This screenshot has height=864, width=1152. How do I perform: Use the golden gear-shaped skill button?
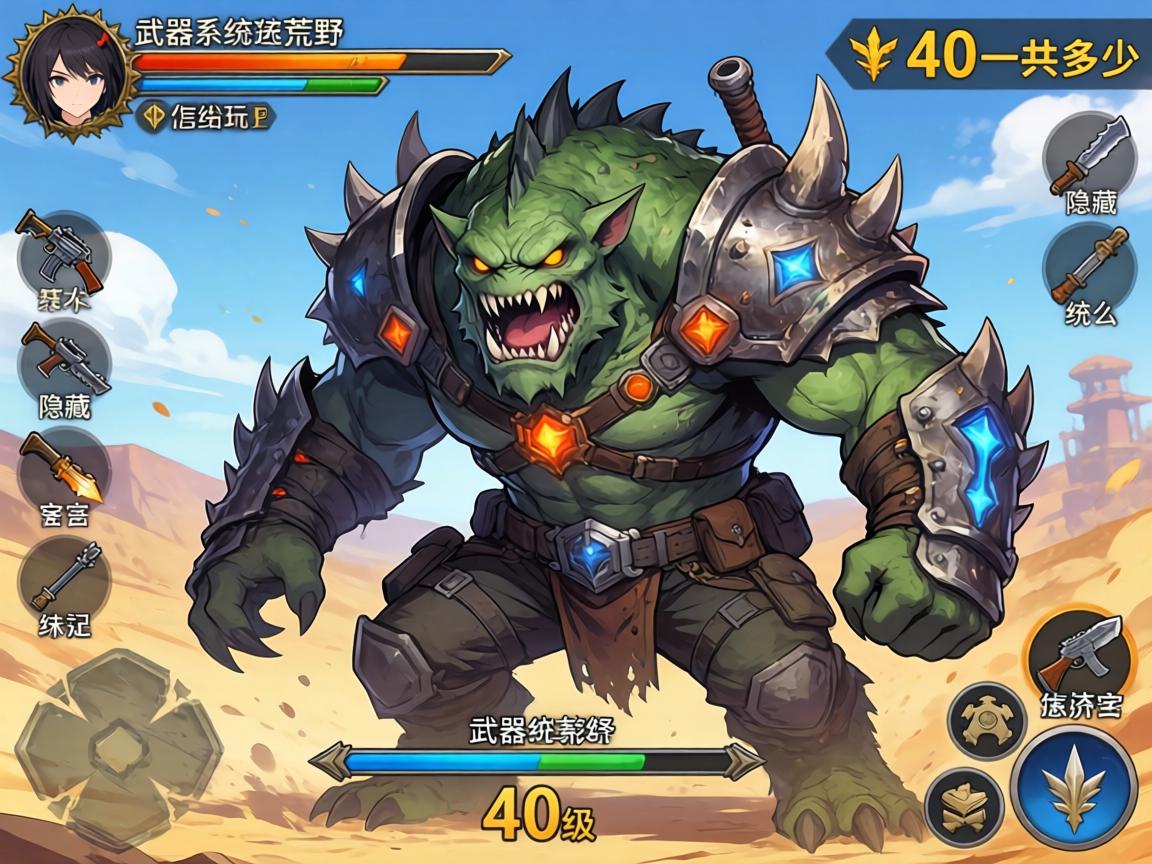point(988,719)
